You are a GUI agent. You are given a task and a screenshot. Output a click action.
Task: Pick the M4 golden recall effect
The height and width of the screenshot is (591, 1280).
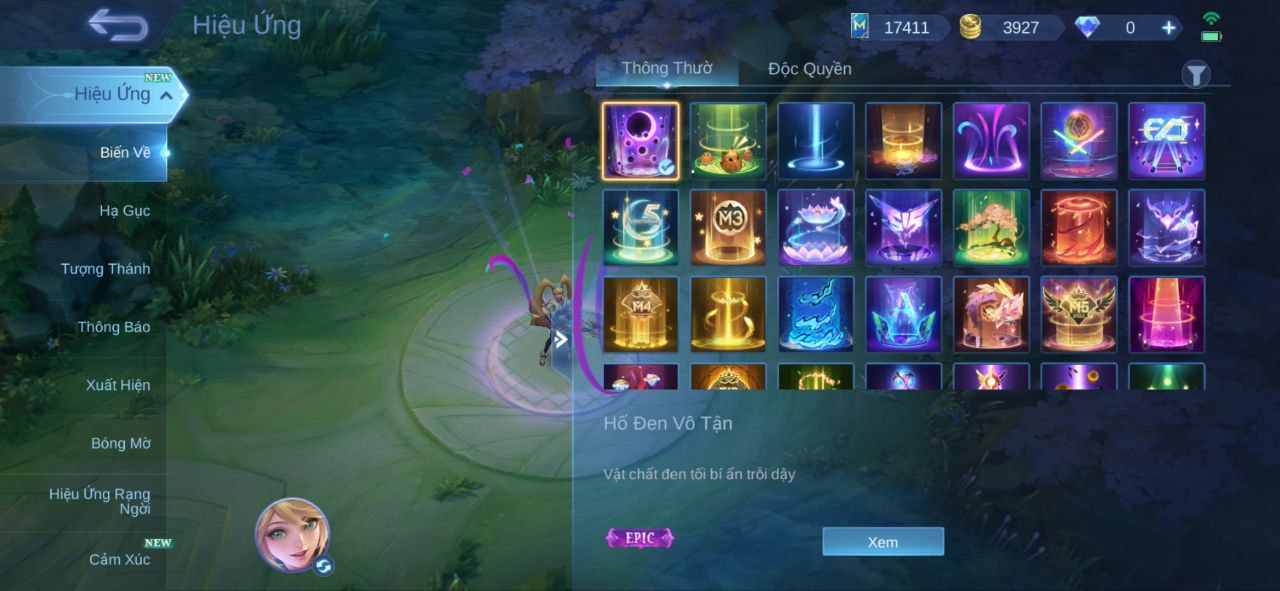pyautogui.click(x=640, y=315)
